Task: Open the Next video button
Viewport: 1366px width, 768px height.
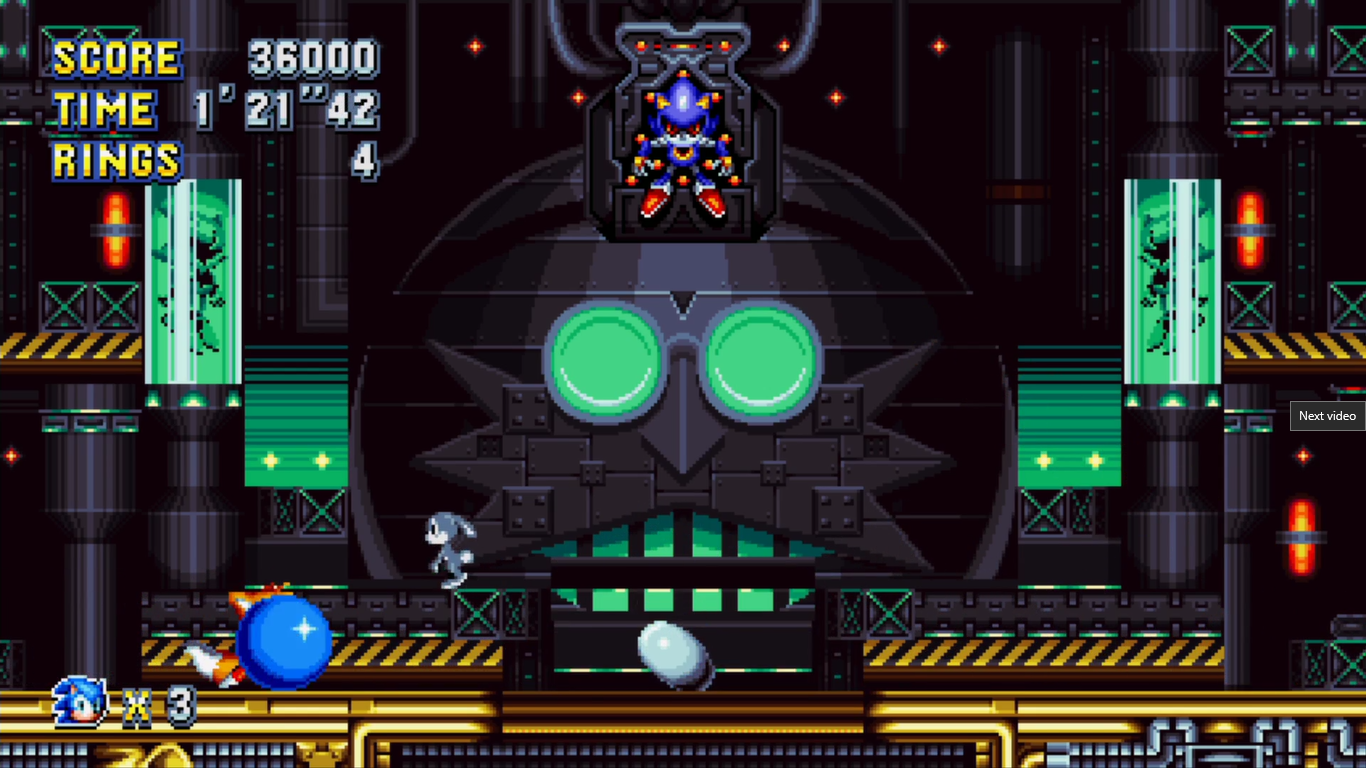Action: tap(1327, 416)
